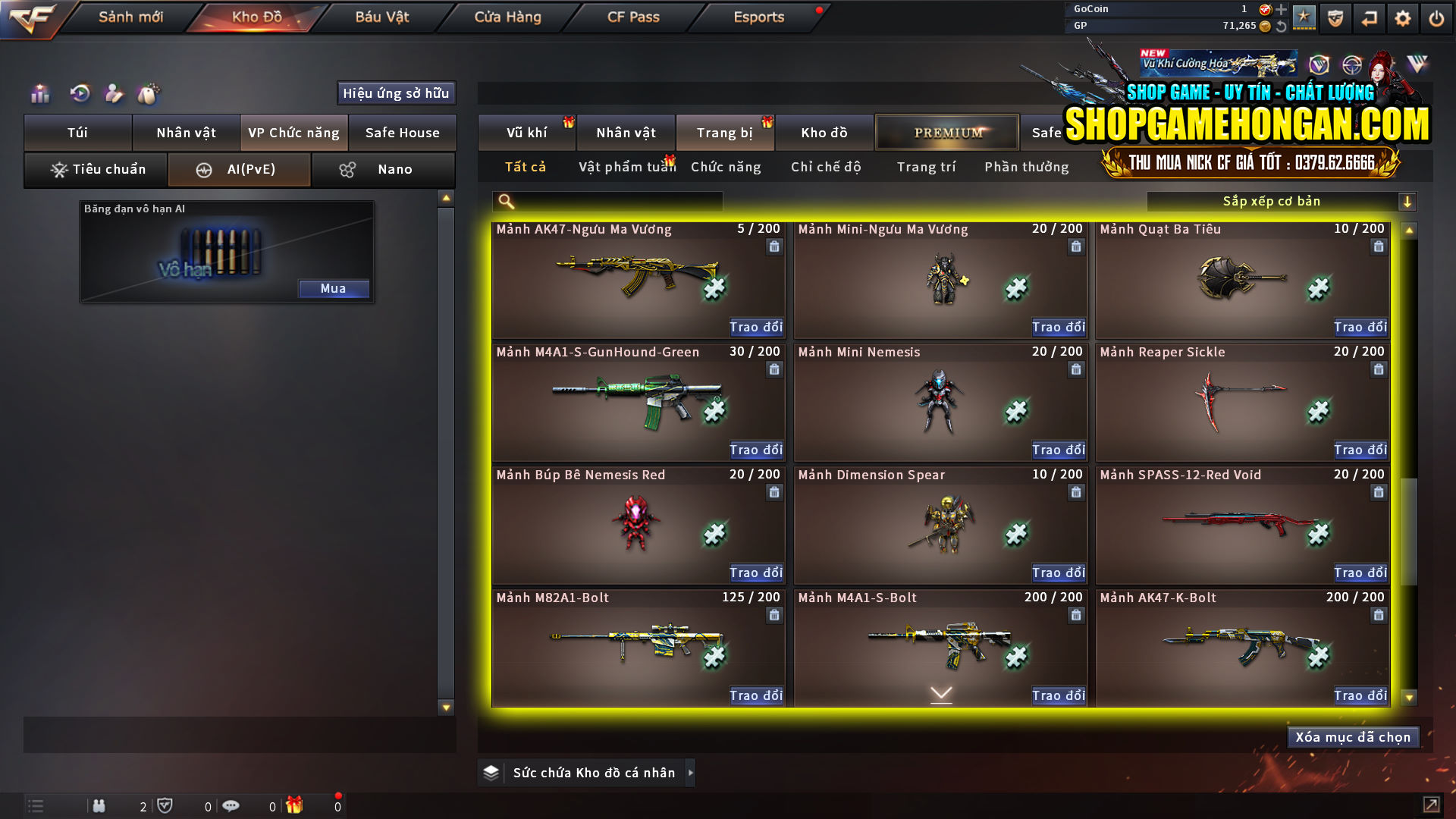Toggle the Hiệu ứng sở hữu effect display
Viewport: 1456px width, 819px height.
[x=395, y=93]
